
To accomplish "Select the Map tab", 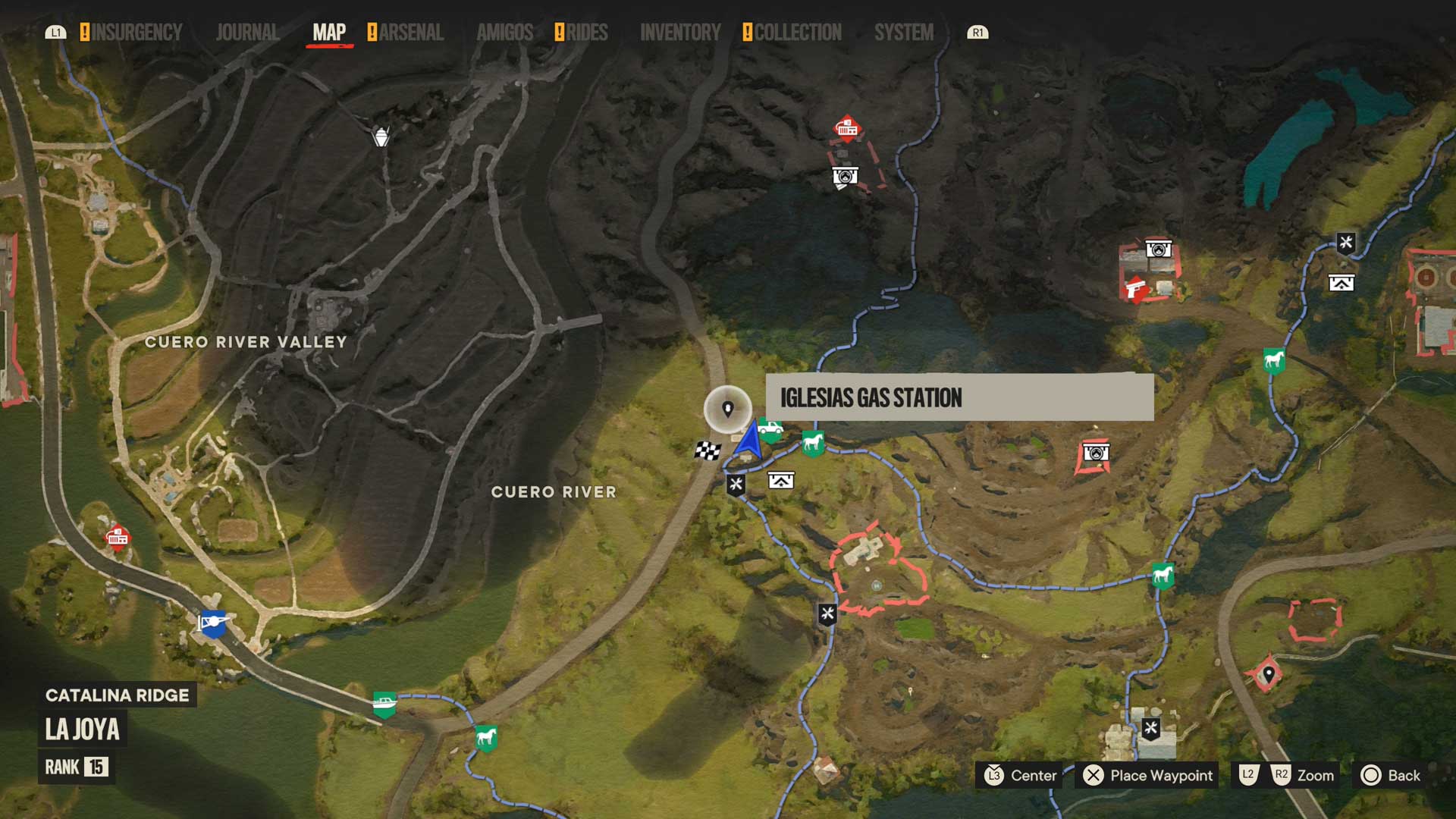I will [x=329, y=33].
